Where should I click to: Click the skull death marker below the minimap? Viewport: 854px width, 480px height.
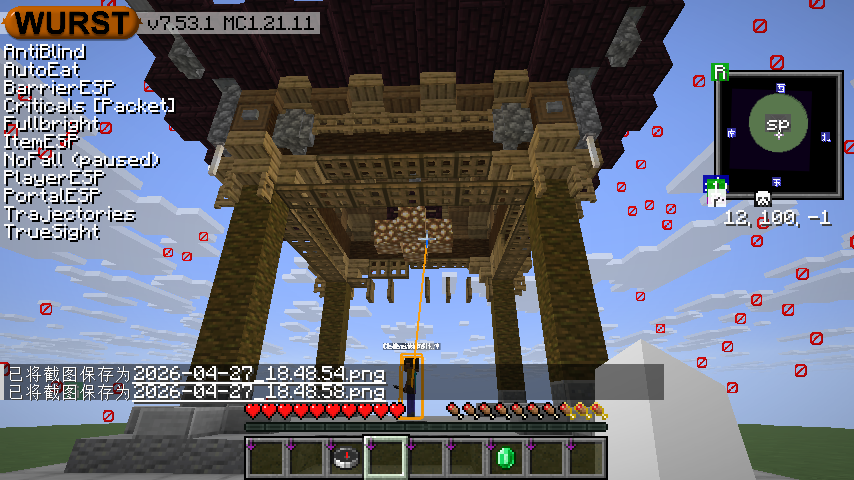tap(762, 198)
